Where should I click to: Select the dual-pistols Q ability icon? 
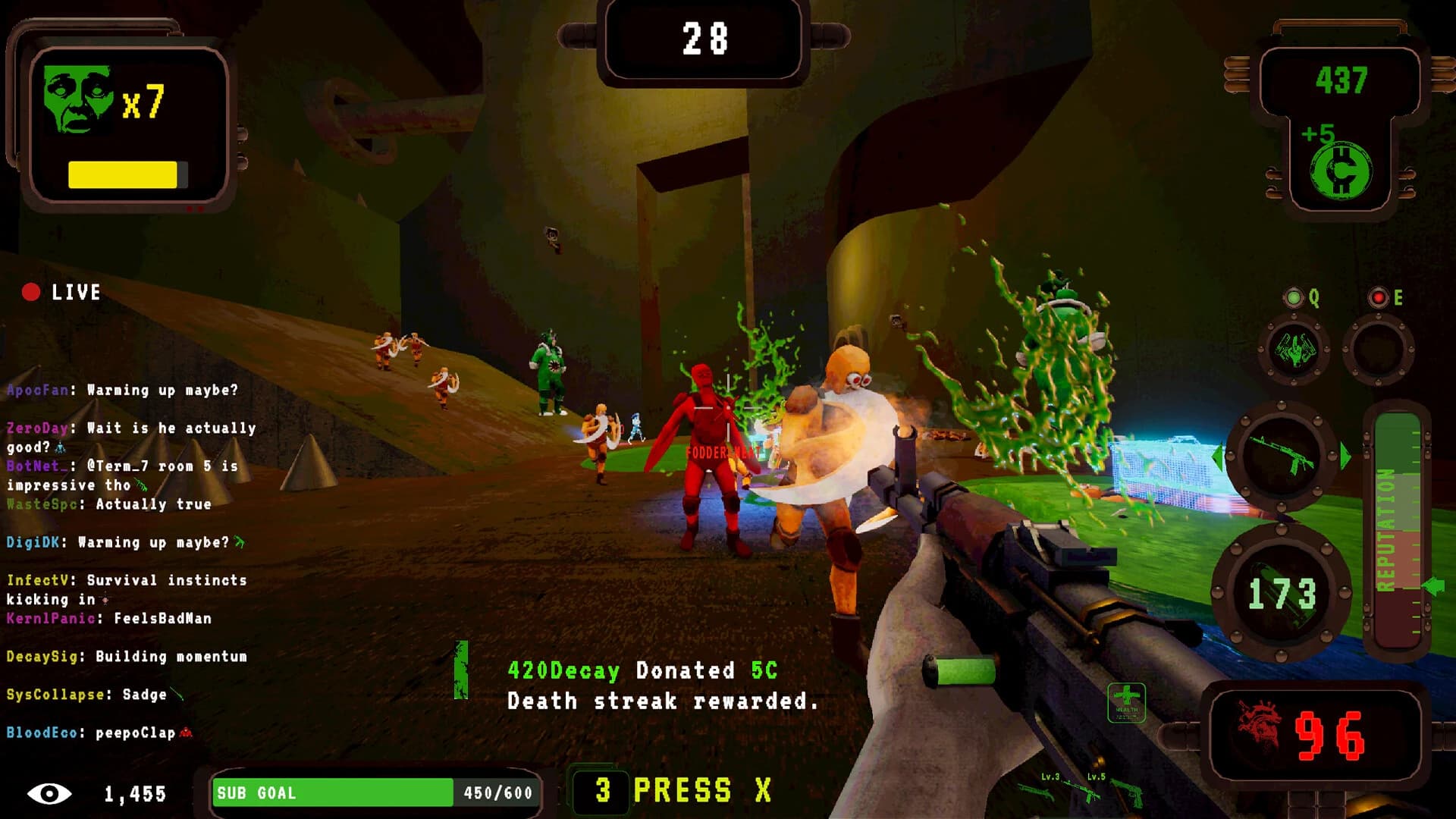[1295, 347]
